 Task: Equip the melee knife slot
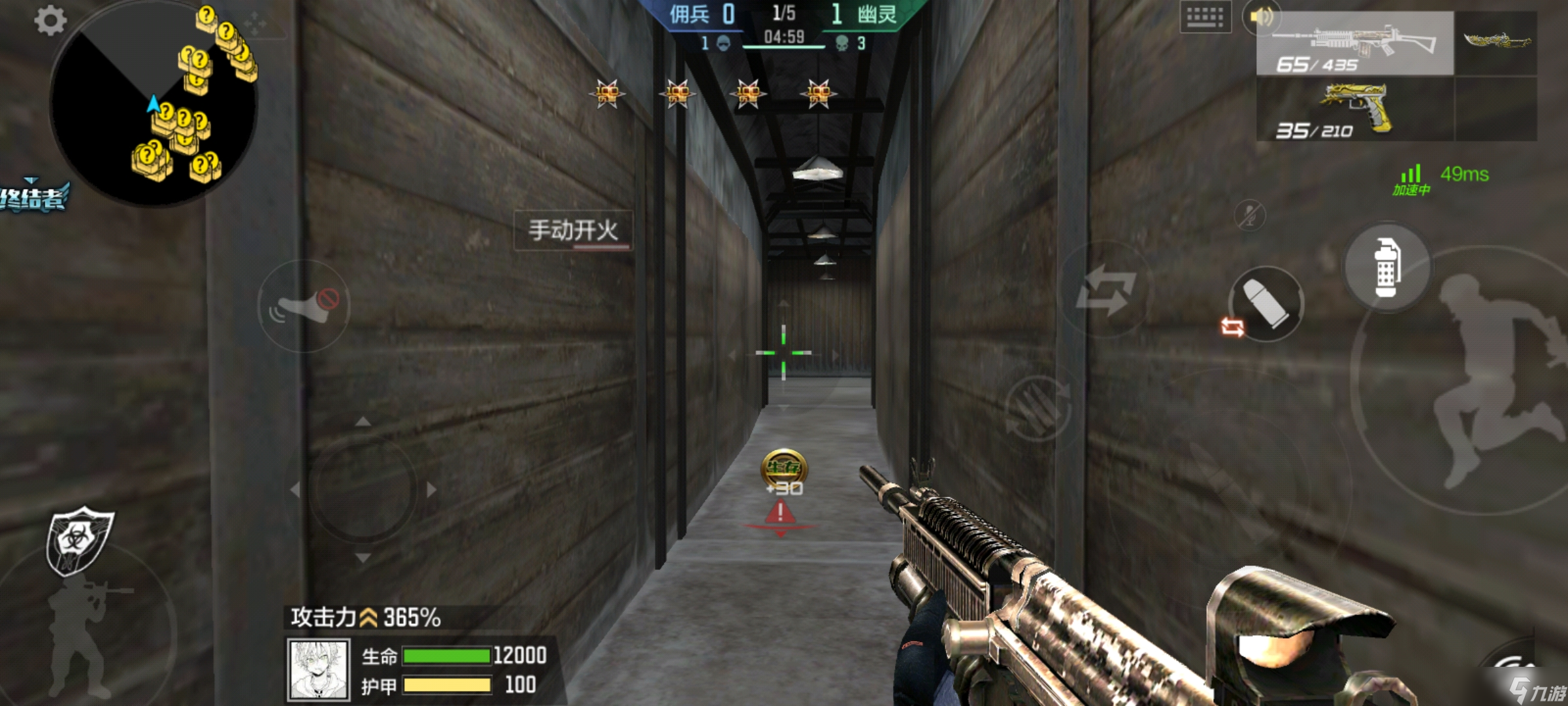coord(1496,42)
